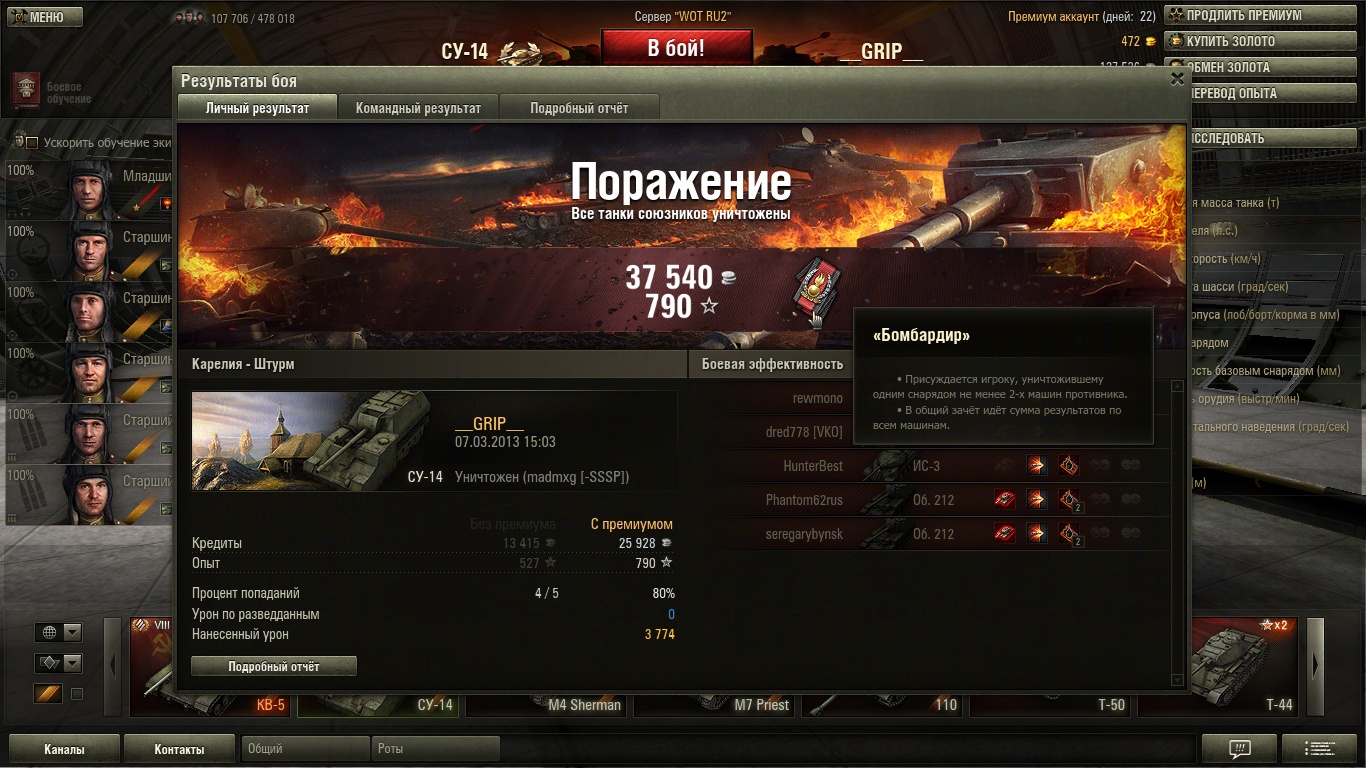1366x768 pixels.
Task: Open the main Меню button
Action: point(46,17)
